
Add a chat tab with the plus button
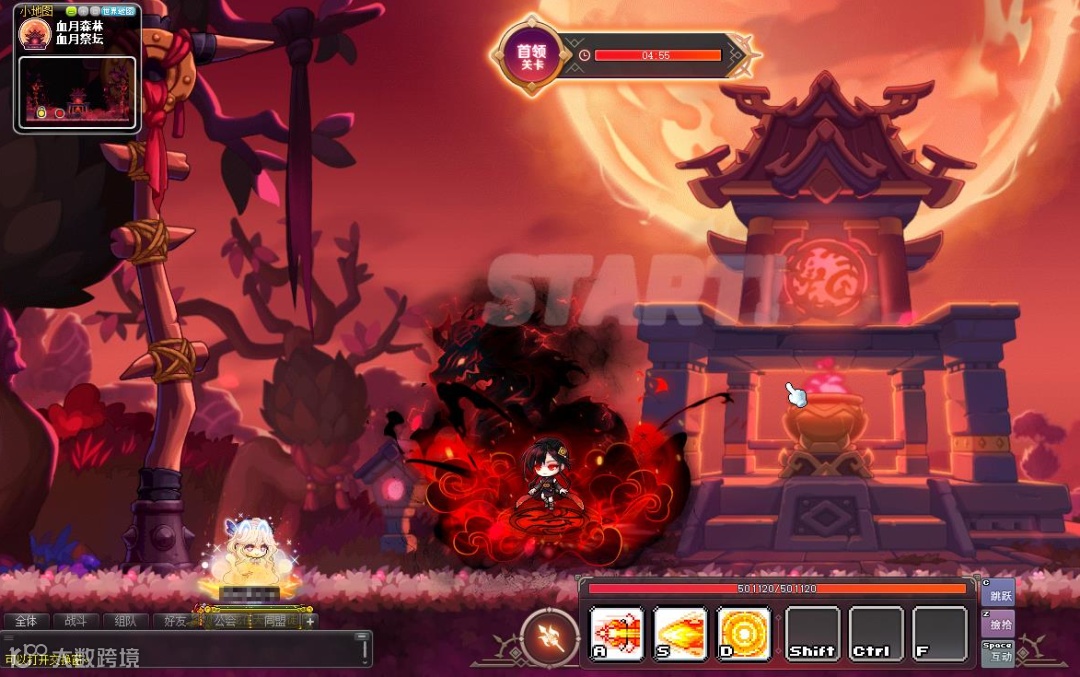tap(310, 621)
